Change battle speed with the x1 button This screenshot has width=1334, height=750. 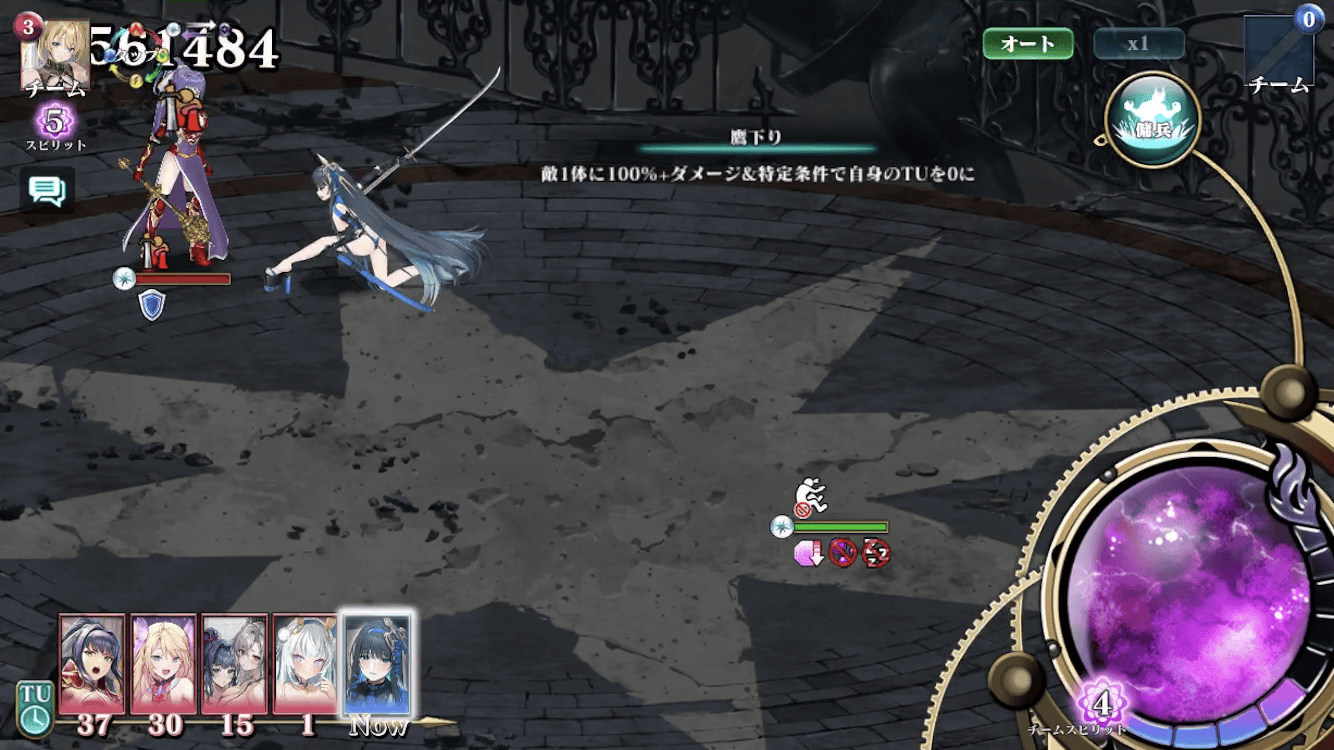coord(1139,44)
